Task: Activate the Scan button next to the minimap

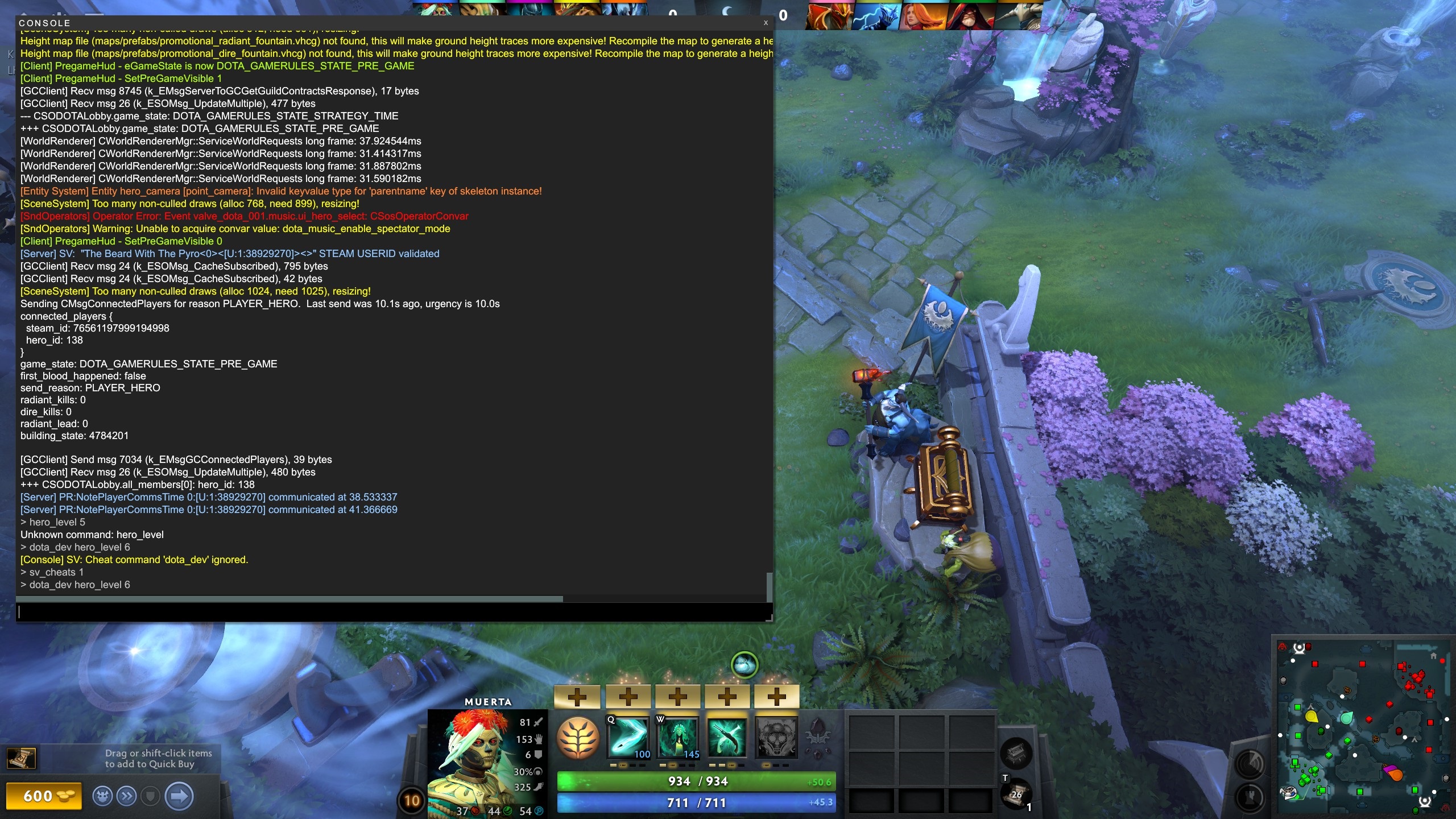Action: 1249,764
